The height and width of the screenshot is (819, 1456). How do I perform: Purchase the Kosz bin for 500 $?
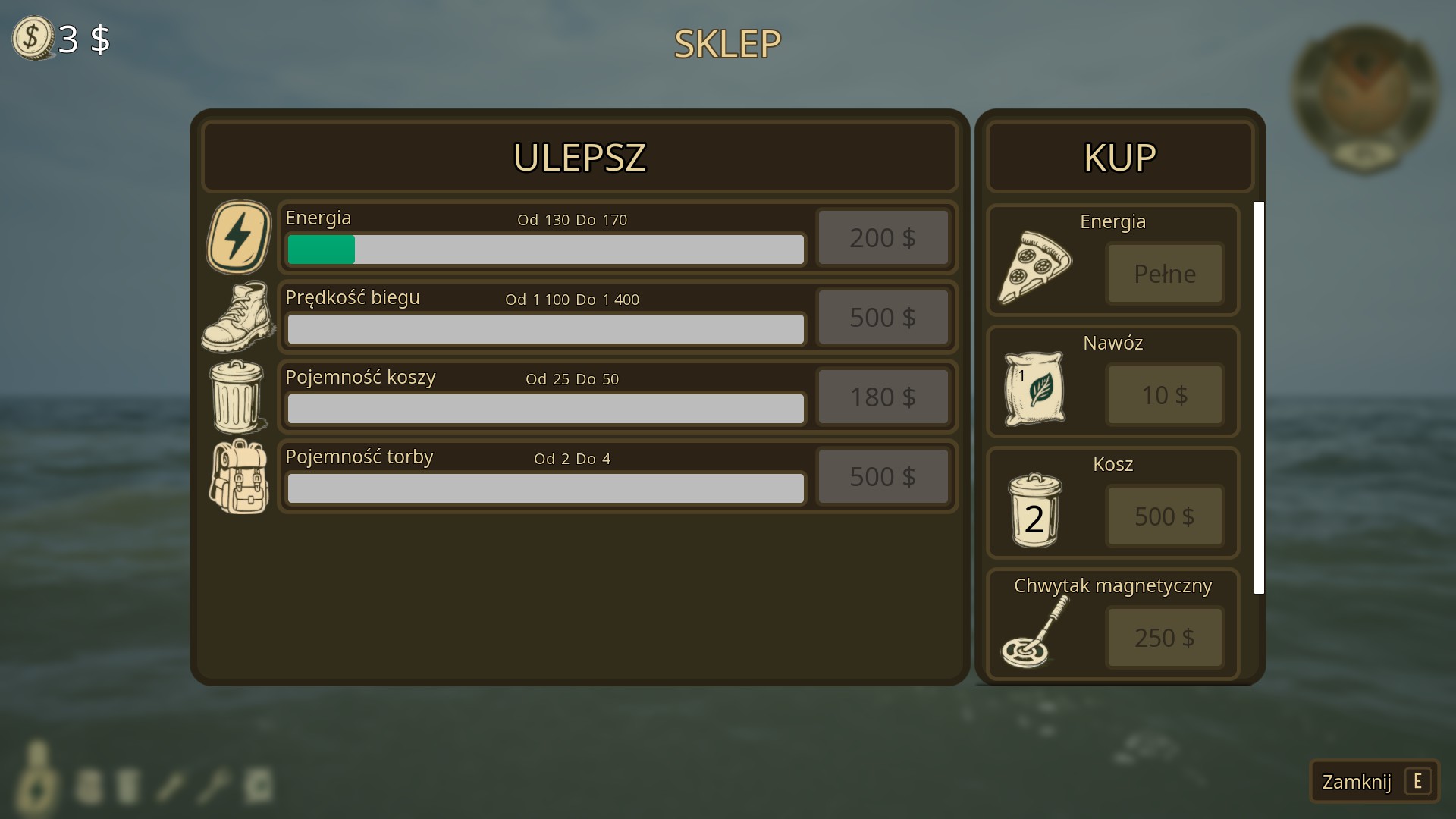[x=1164, y=516]
